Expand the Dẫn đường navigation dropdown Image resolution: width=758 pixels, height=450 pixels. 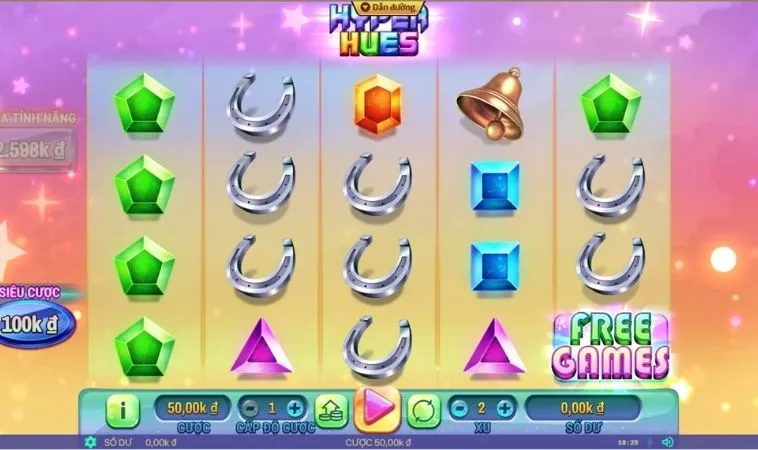pos(378,7)
